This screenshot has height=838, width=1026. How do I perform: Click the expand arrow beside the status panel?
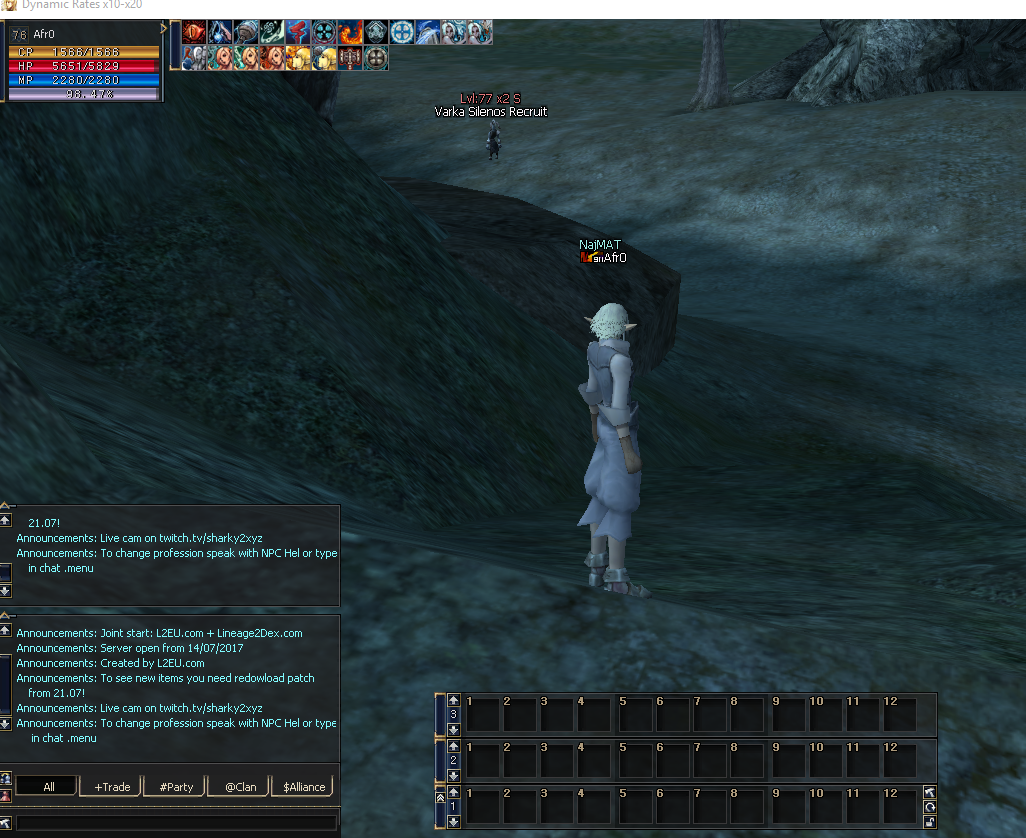pos(164,29)
